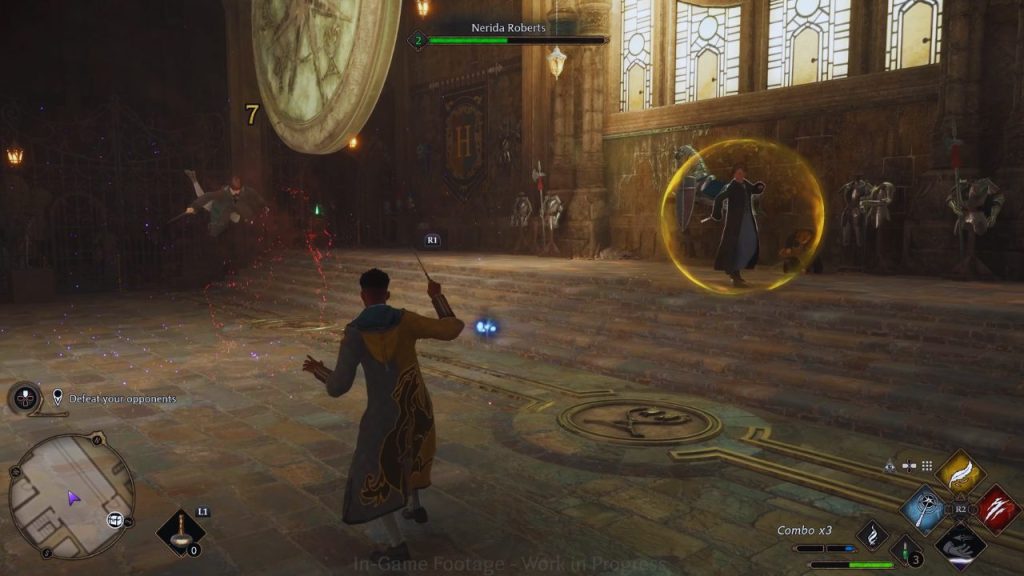This screenshot has width=1024, height=576.
Task: Use the green healing potion
Action: (905, 548)
